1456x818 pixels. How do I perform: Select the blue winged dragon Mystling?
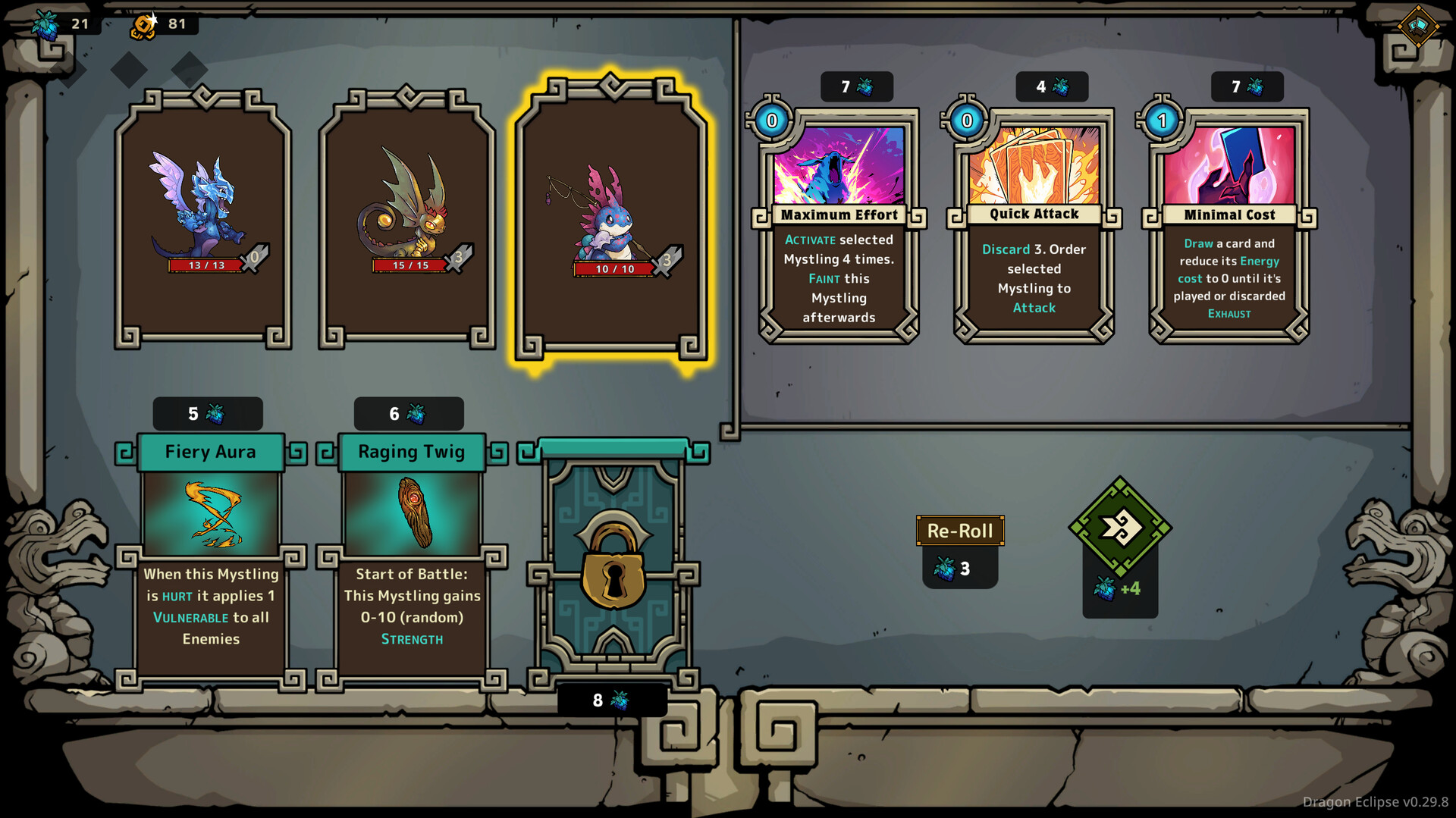pos(203,220)
